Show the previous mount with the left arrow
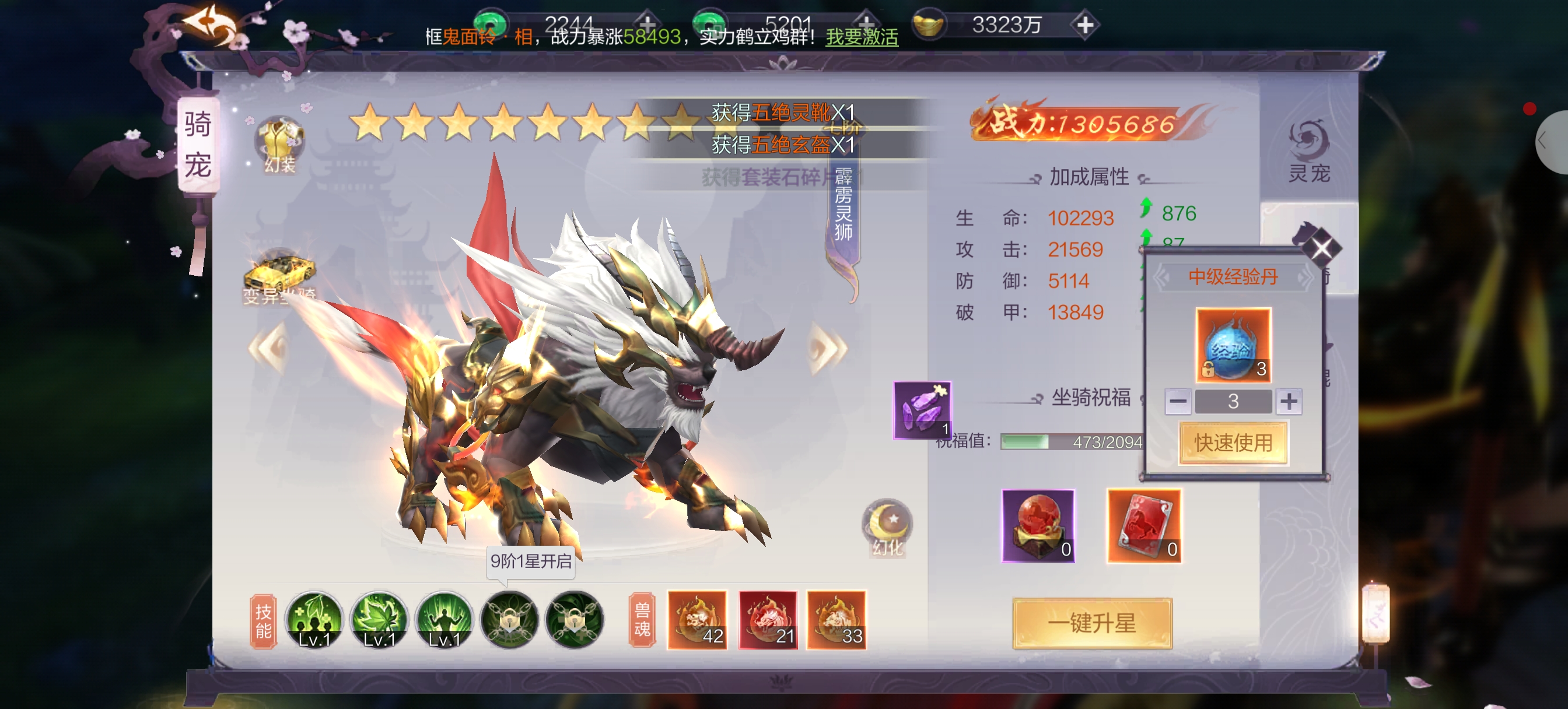Viewport: 1568px width, 709px height. coord(269,348)
